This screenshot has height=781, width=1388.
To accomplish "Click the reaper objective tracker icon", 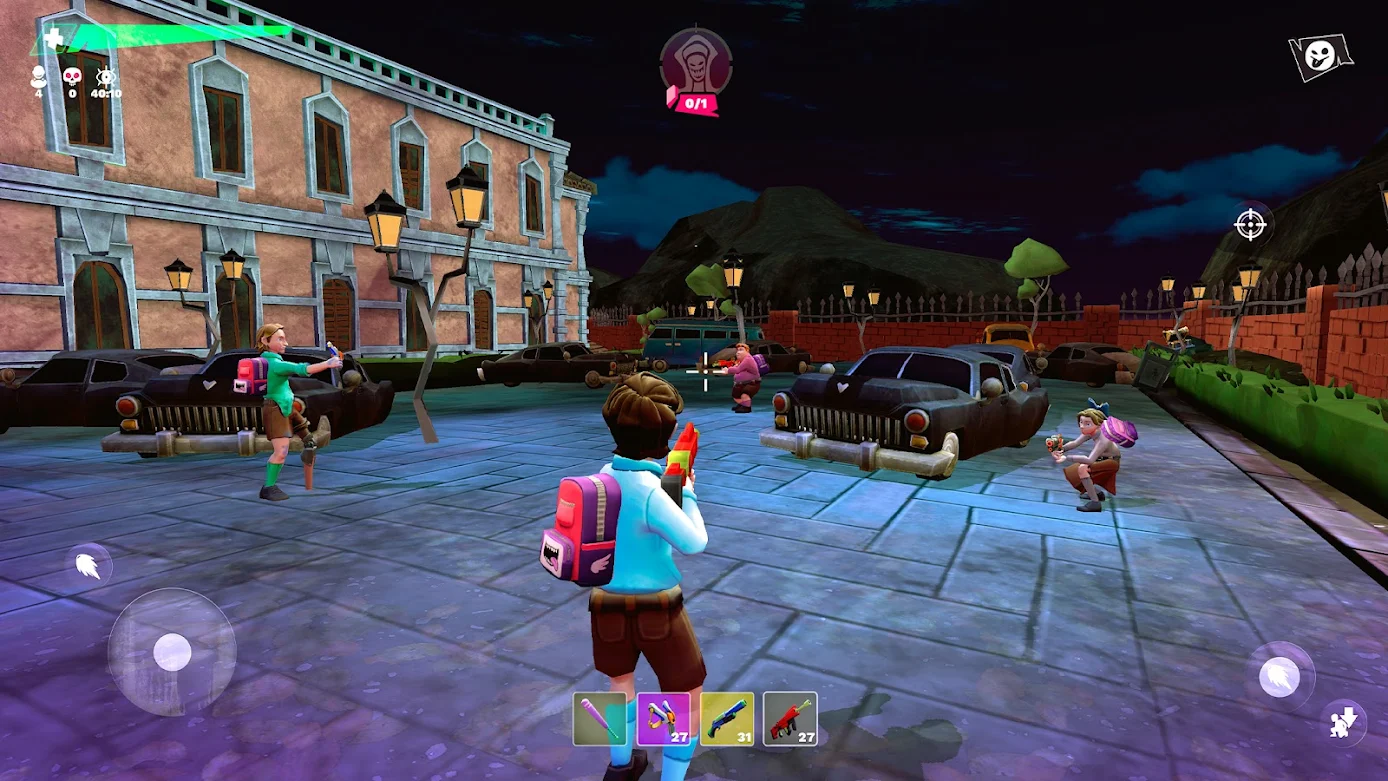I will (x=696, y=64).
